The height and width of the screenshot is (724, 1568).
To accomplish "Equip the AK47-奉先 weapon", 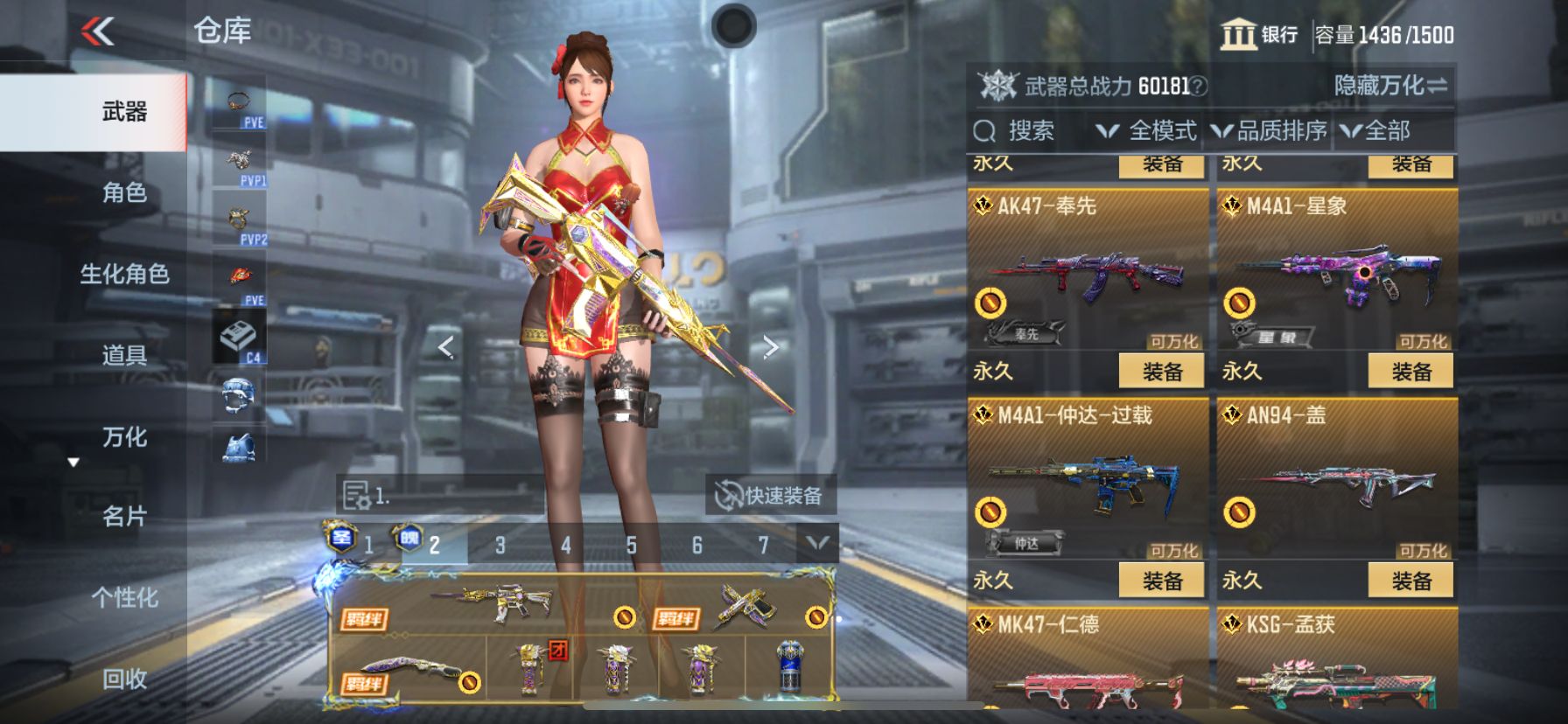I will (x=1162, y=372).
